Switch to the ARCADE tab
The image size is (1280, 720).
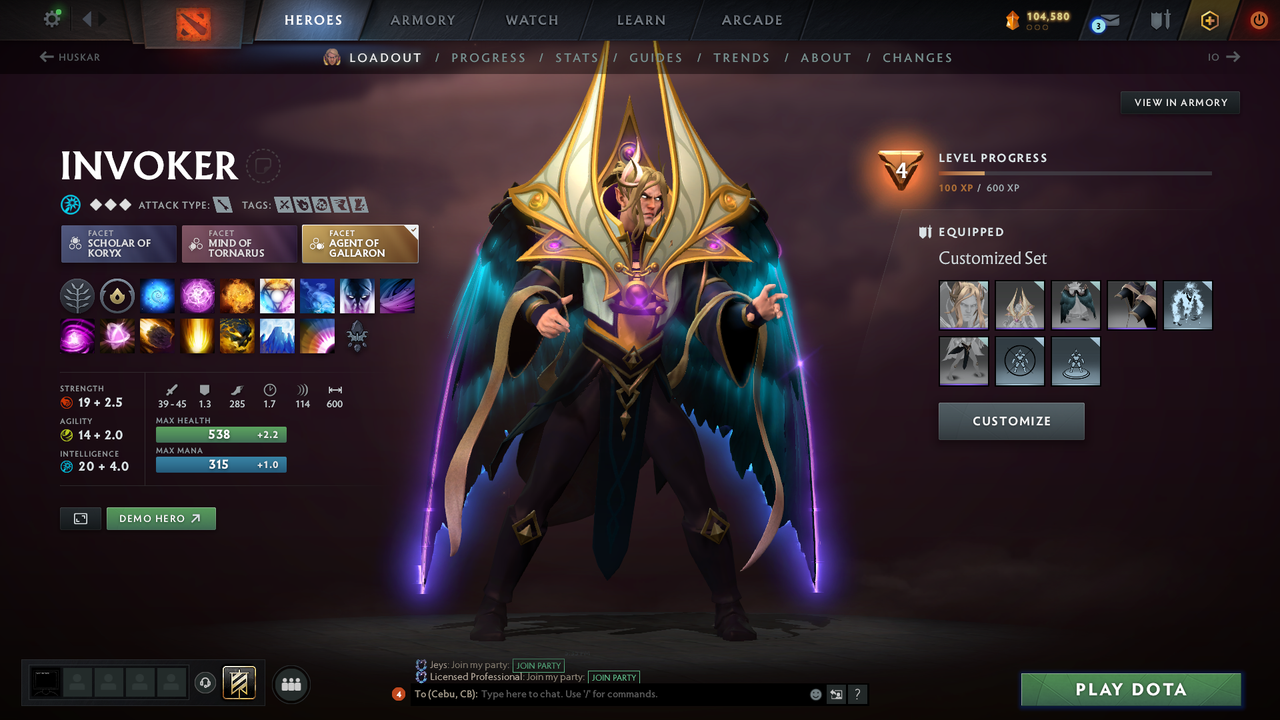751,20
